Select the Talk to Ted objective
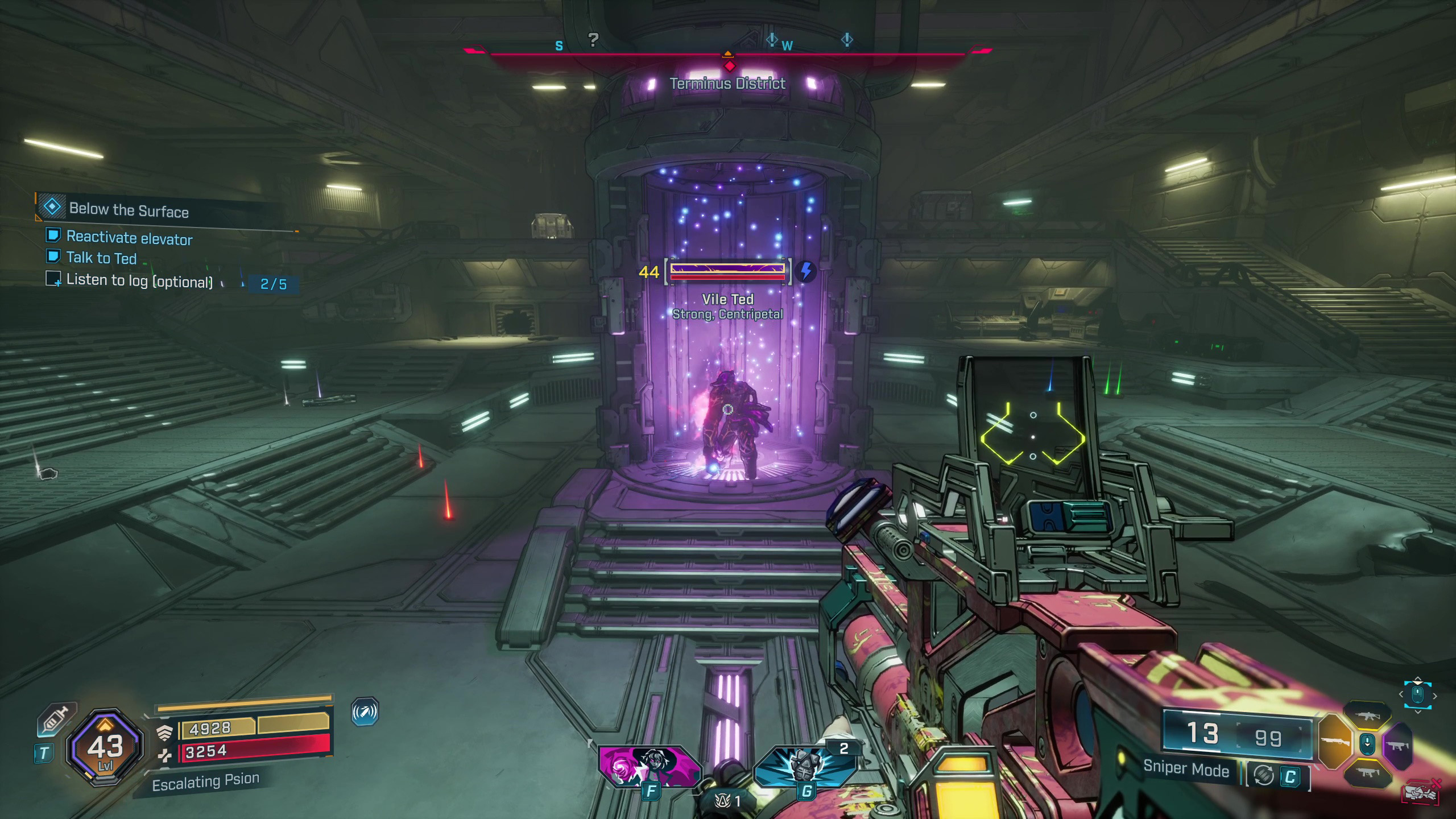The width and height of the screenshot is (1456, 819). (101, 258)
